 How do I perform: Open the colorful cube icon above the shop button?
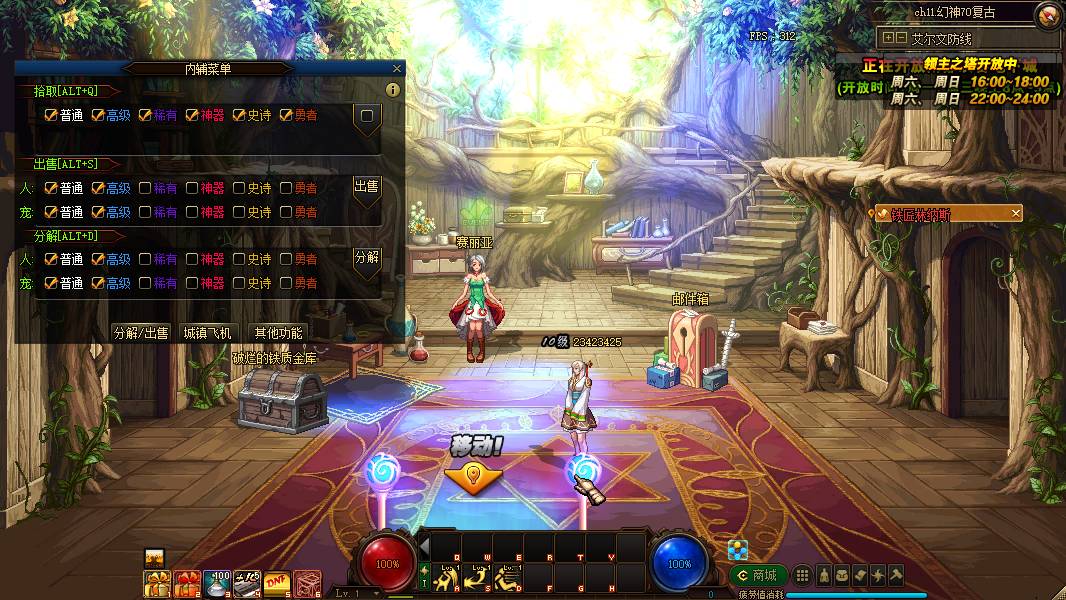(738, 549)
